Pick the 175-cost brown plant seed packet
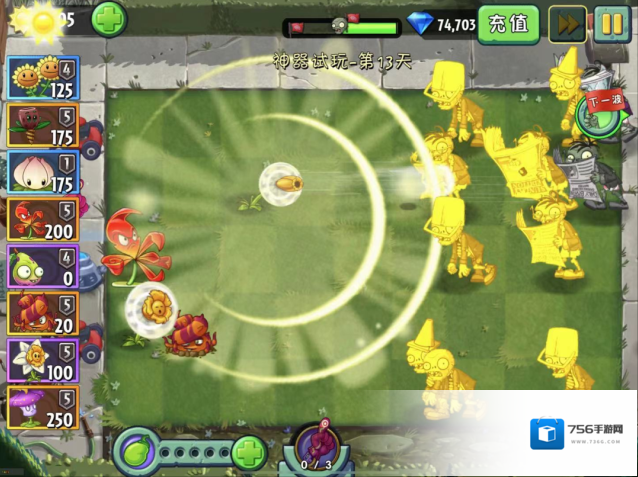This screenshot has height=477, width=638. (x=42, y=125)
